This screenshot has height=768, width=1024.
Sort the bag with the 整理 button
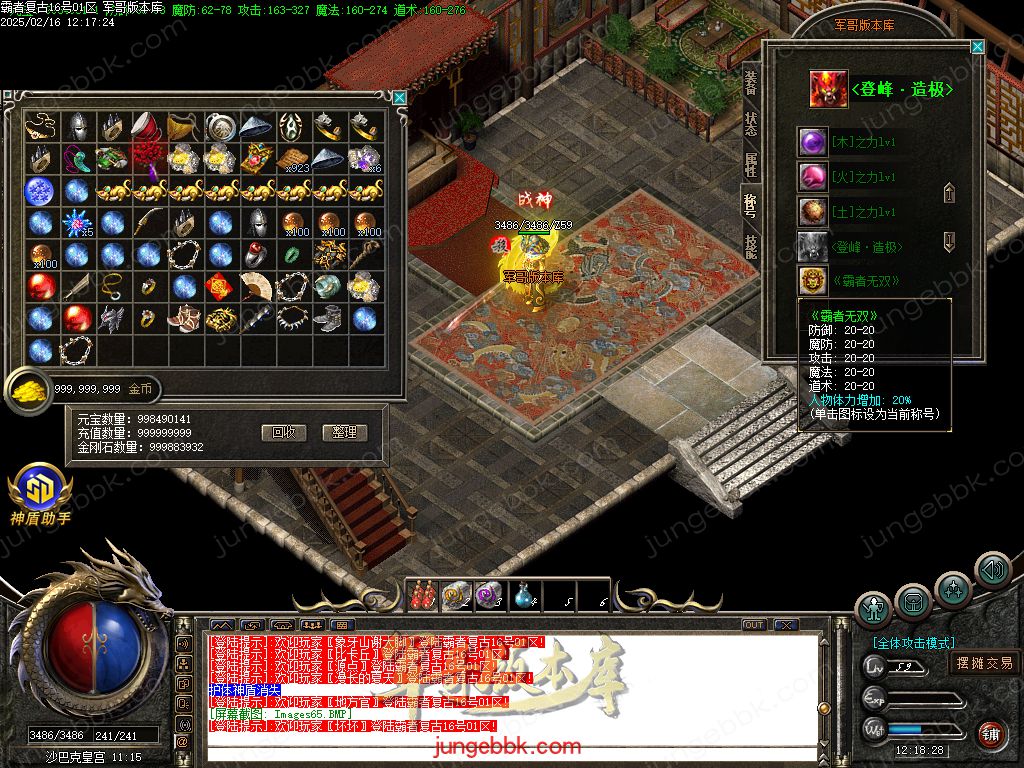[345, 433]
